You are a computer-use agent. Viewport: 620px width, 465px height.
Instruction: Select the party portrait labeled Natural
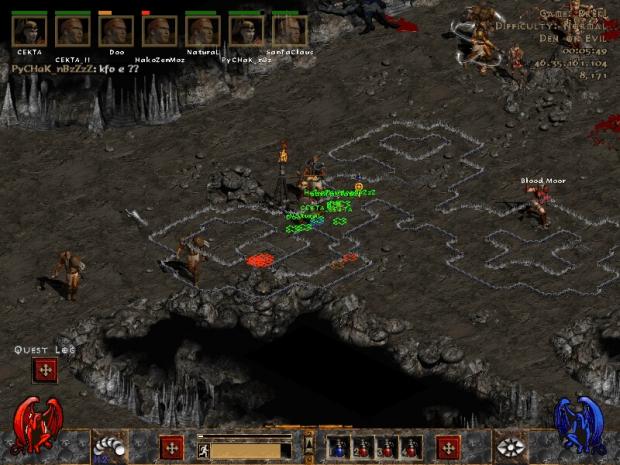202,30
